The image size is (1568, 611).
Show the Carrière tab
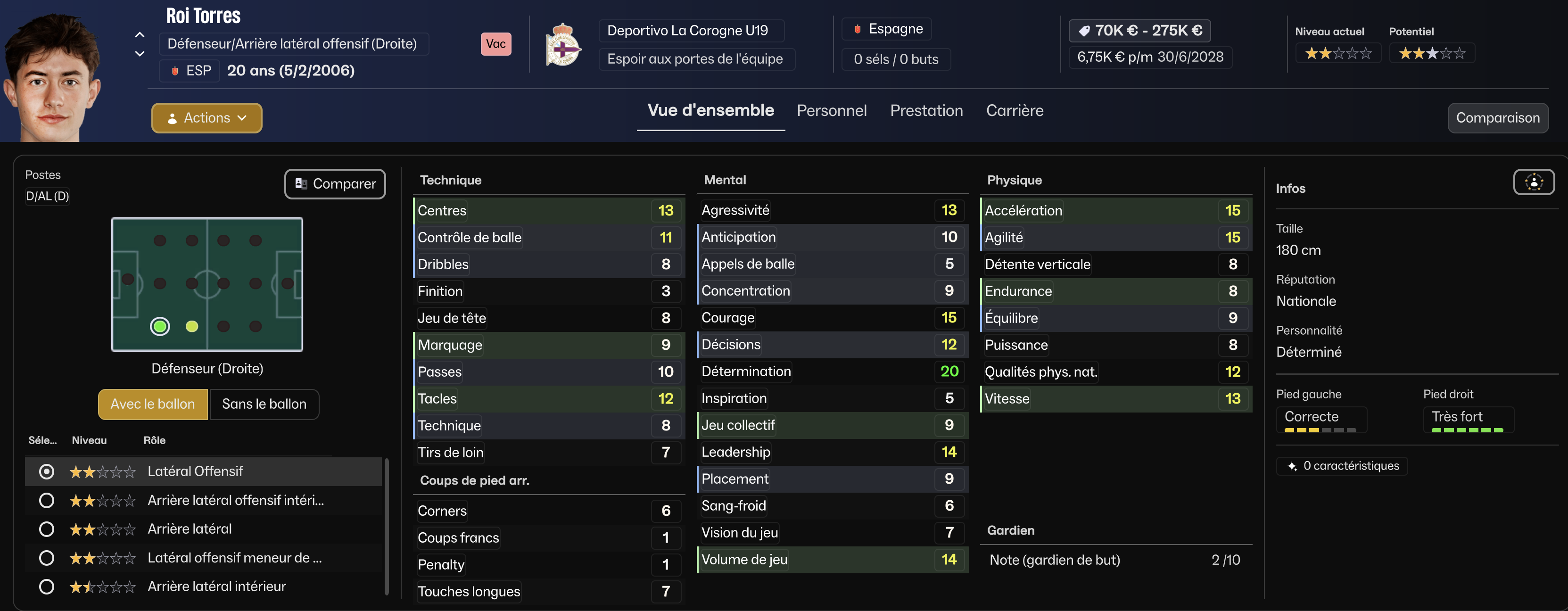pos(1014,111)
